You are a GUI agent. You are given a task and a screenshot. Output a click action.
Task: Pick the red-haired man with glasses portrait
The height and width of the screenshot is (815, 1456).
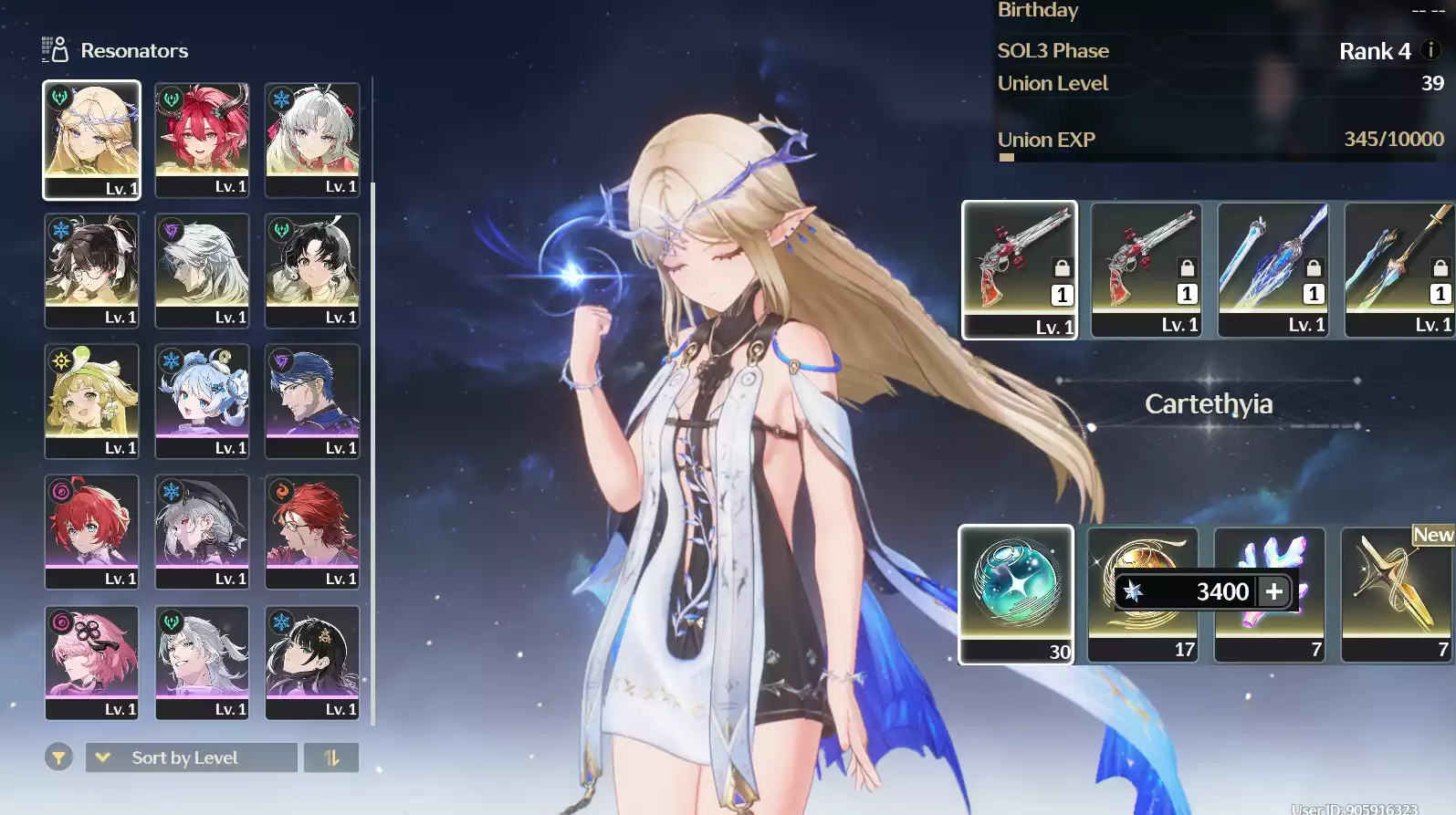[312, 530]
